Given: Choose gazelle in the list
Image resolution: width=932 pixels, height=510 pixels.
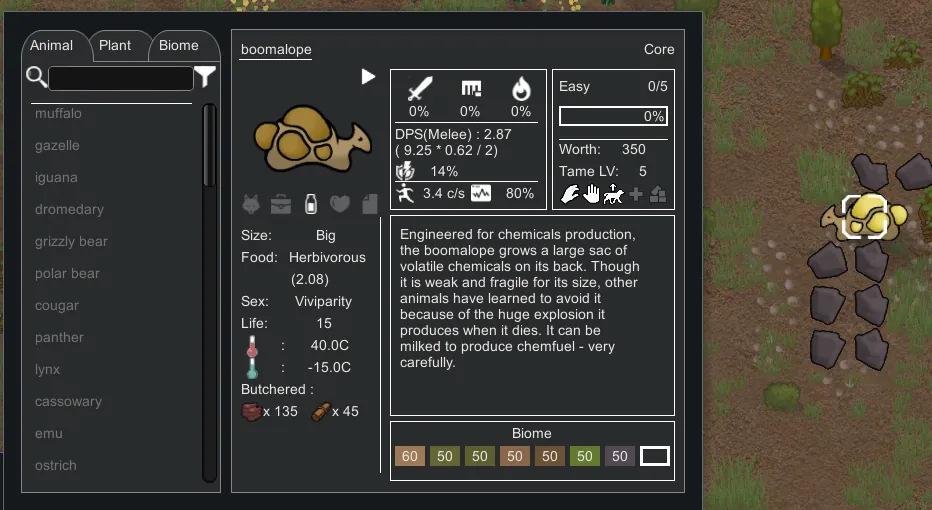Looking at the screenshot, I should 57,146.
